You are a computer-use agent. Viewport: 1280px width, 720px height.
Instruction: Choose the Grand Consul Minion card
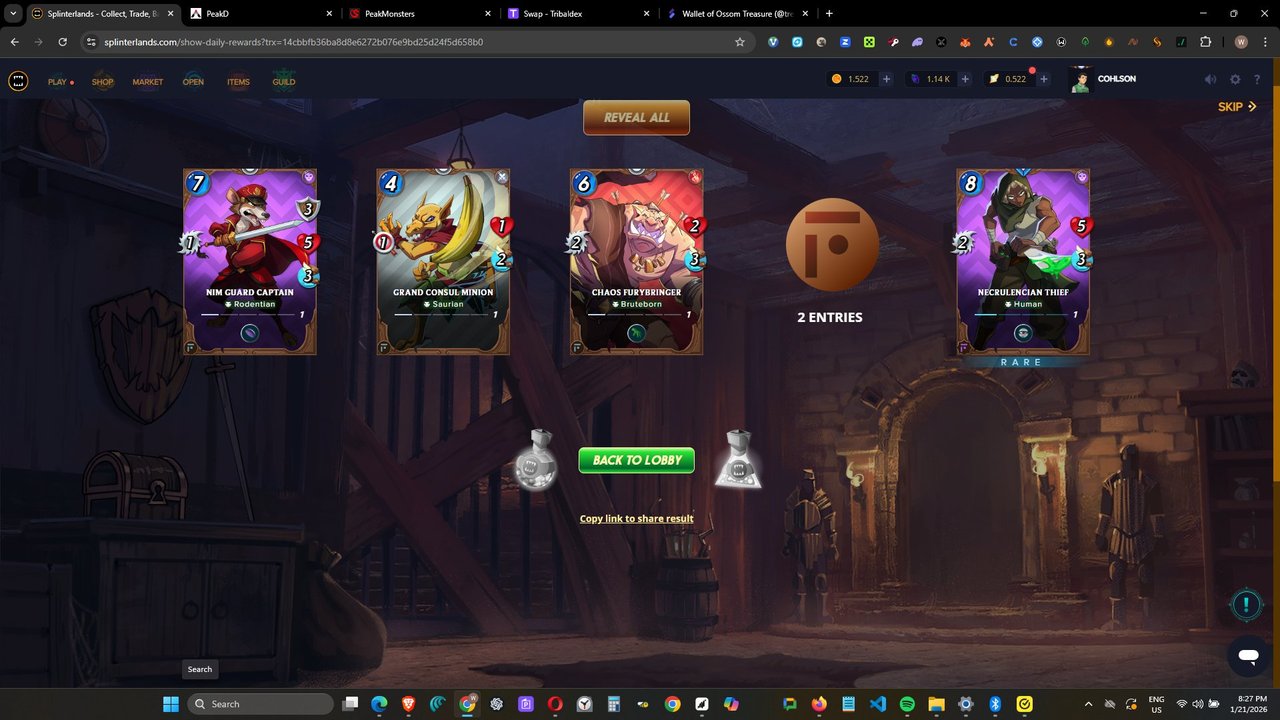[x=443, y=261]
